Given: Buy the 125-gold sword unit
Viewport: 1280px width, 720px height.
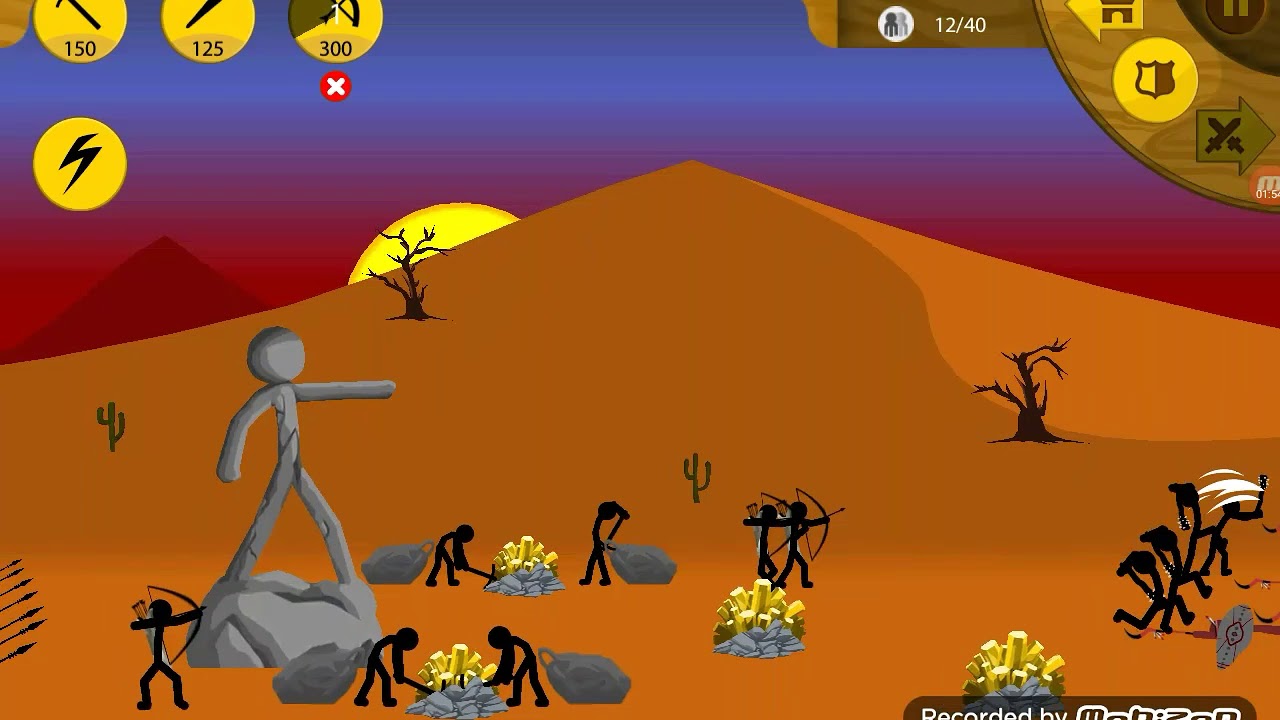Looking at the screenshot, I should click(x=208, y=25).
